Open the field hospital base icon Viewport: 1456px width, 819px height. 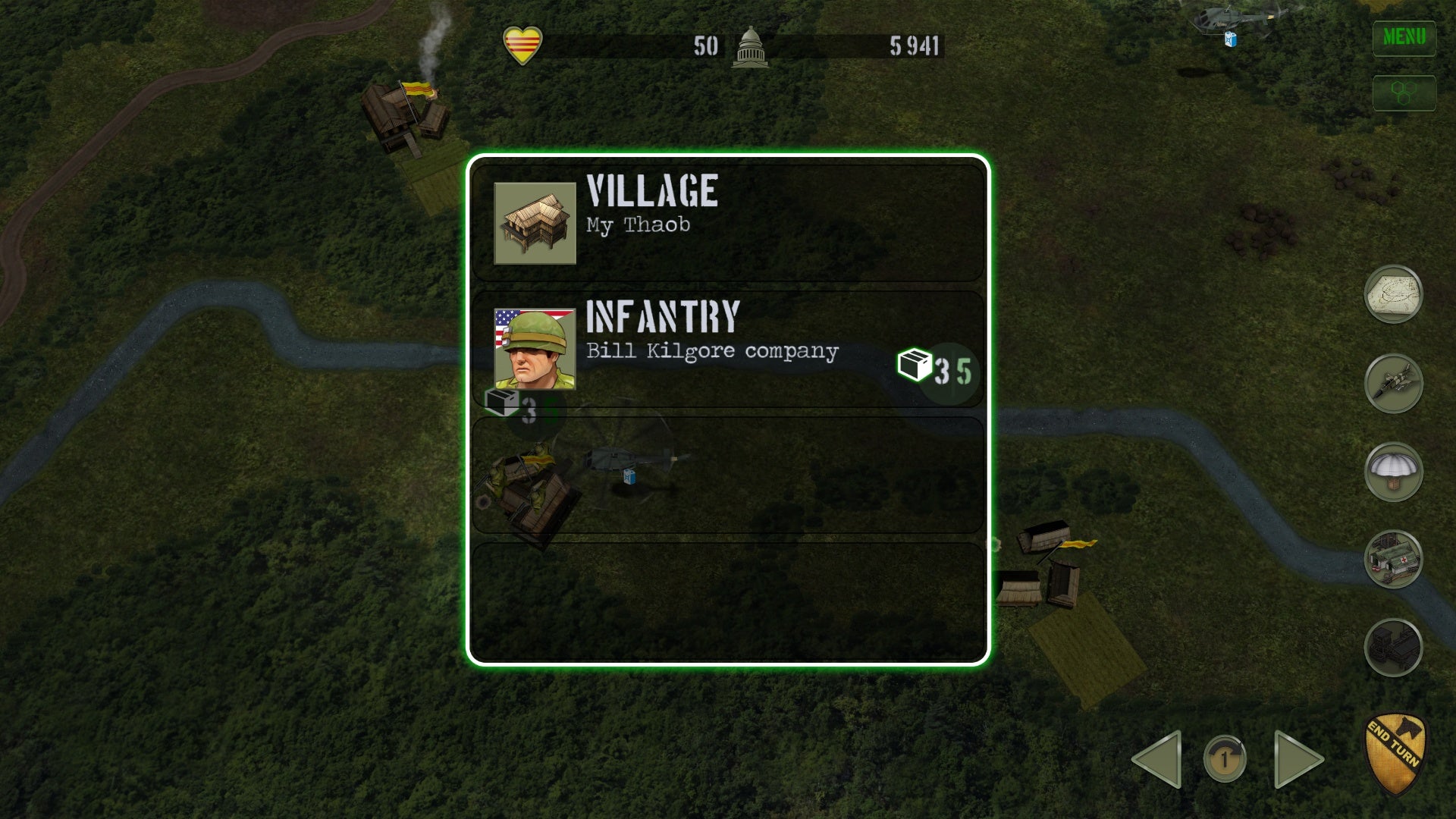[x=1393, y=560]
